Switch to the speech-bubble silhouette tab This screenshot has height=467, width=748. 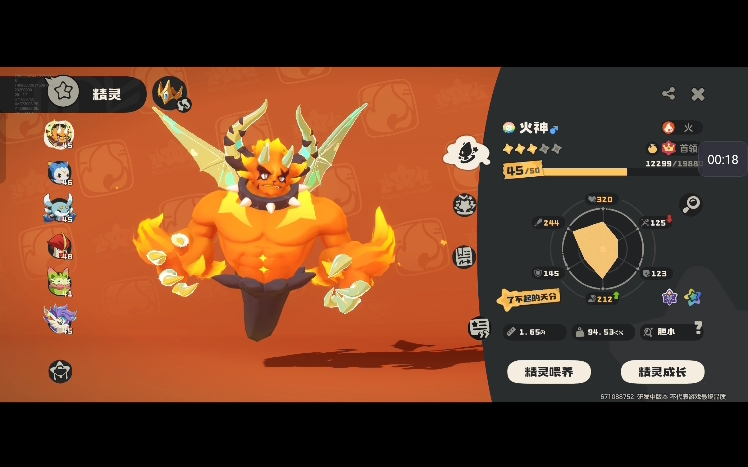465,151
